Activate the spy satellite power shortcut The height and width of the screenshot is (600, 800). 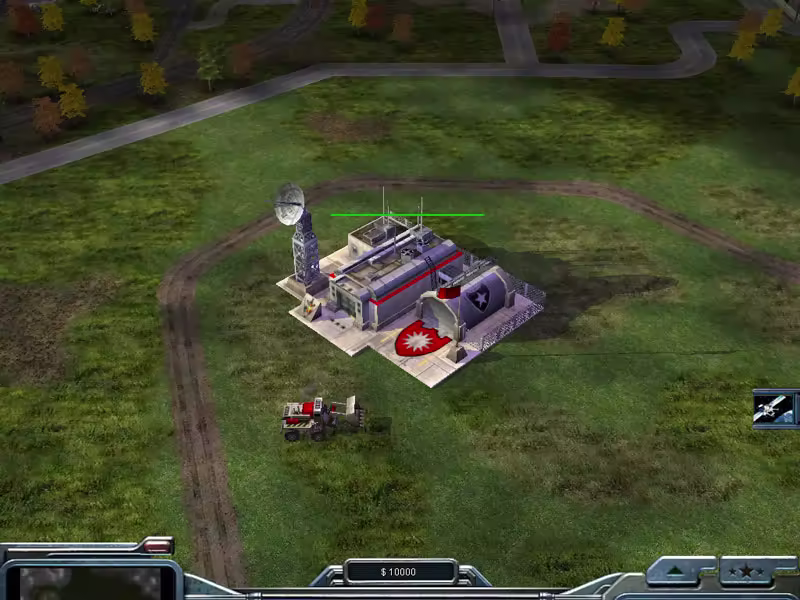(775, 409)
